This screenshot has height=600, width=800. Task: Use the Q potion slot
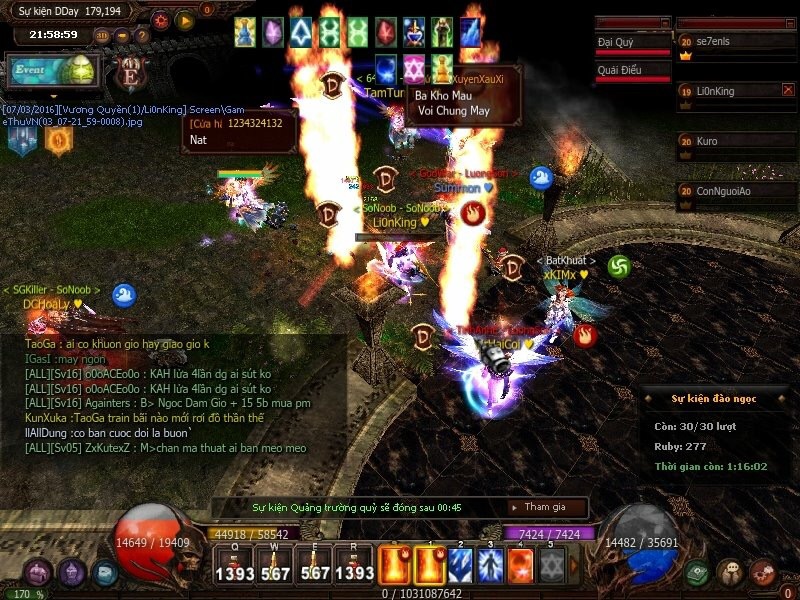tap(233, 566)
